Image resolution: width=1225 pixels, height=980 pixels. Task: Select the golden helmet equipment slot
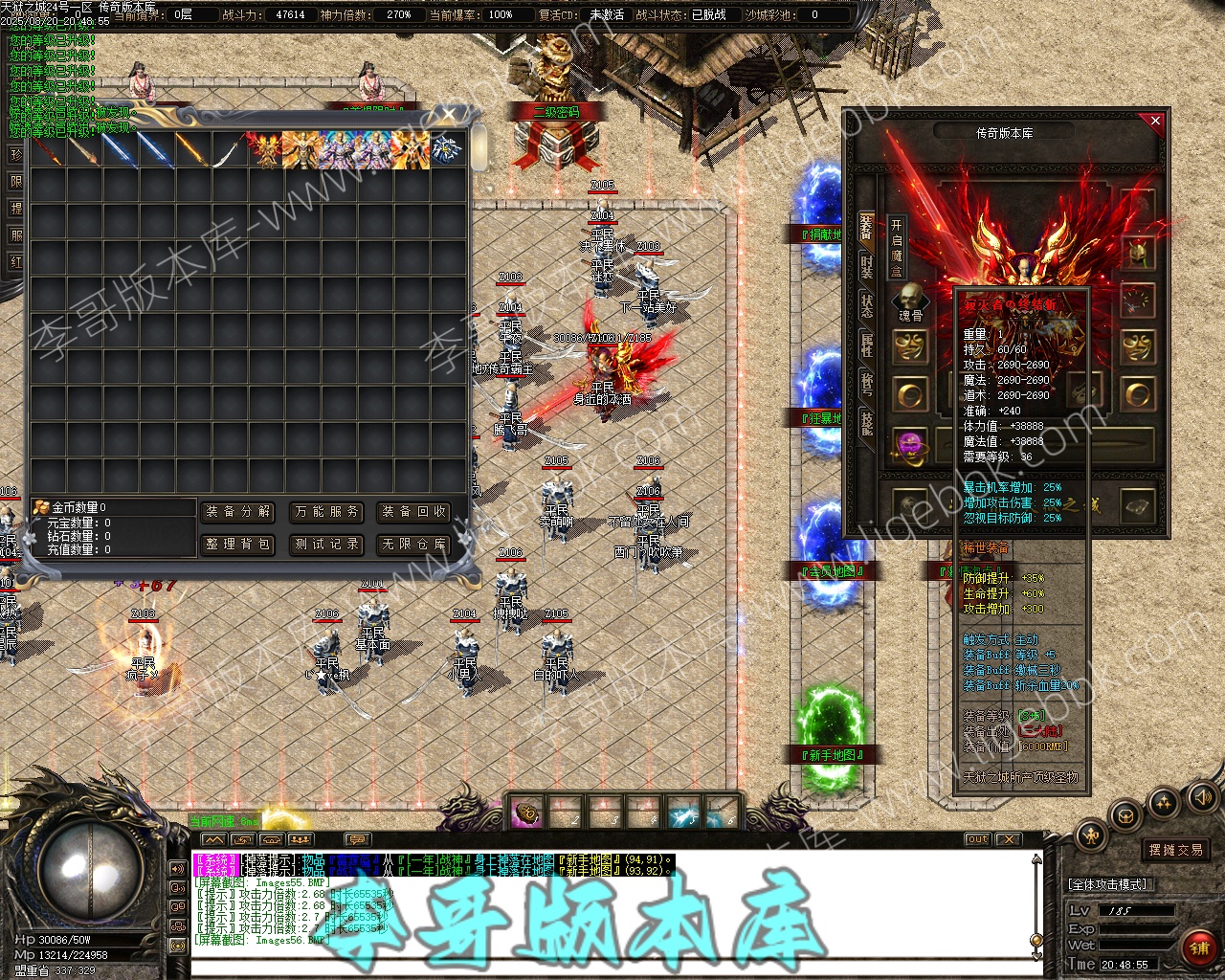pos(1138,253)
